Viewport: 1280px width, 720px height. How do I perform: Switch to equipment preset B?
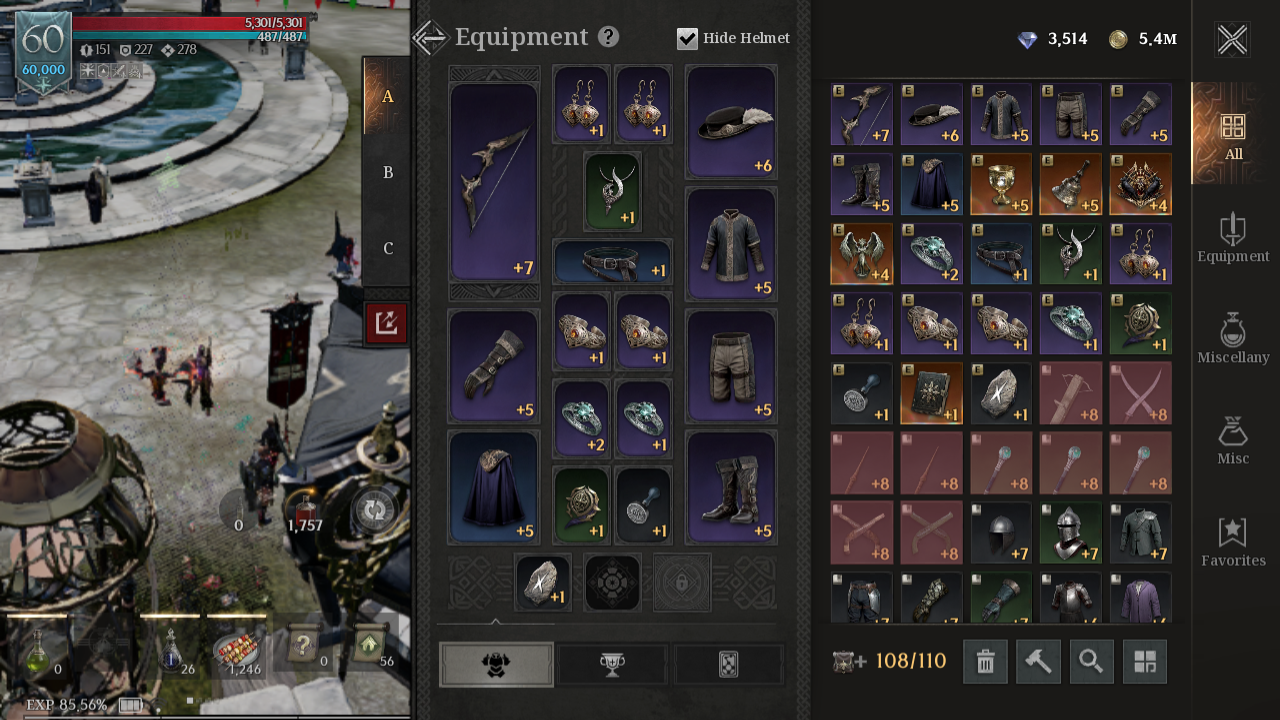(387, 173)
